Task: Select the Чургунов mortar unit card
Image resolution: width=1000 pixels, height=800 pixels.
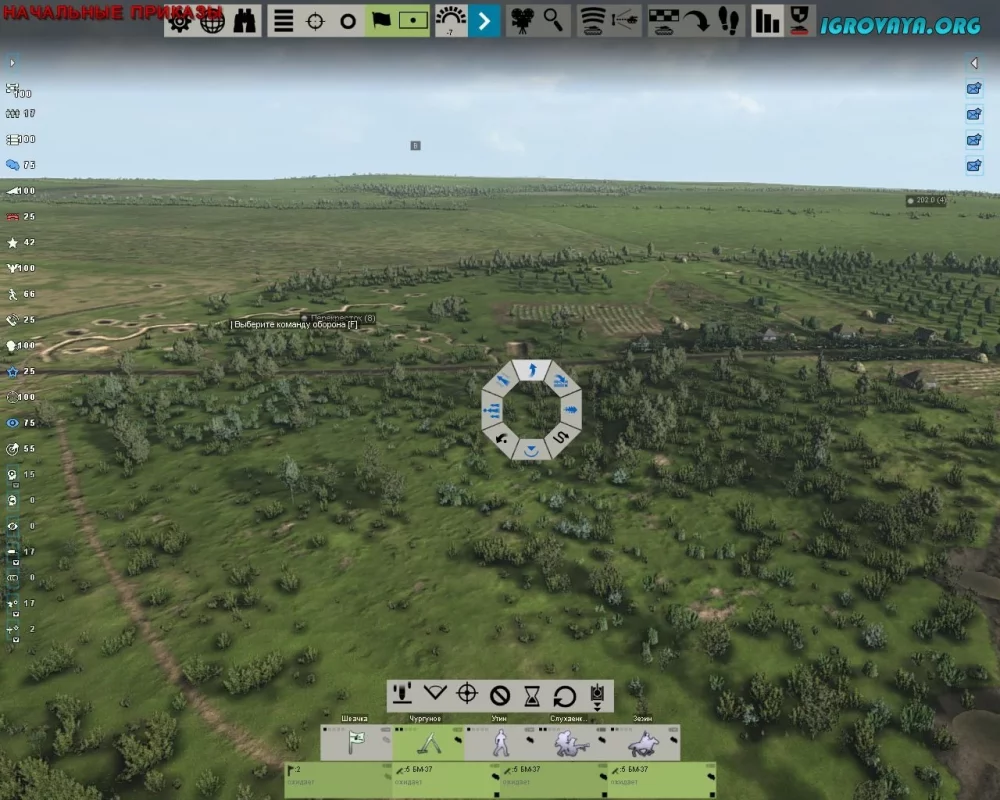Action: (x=427, y=743)
